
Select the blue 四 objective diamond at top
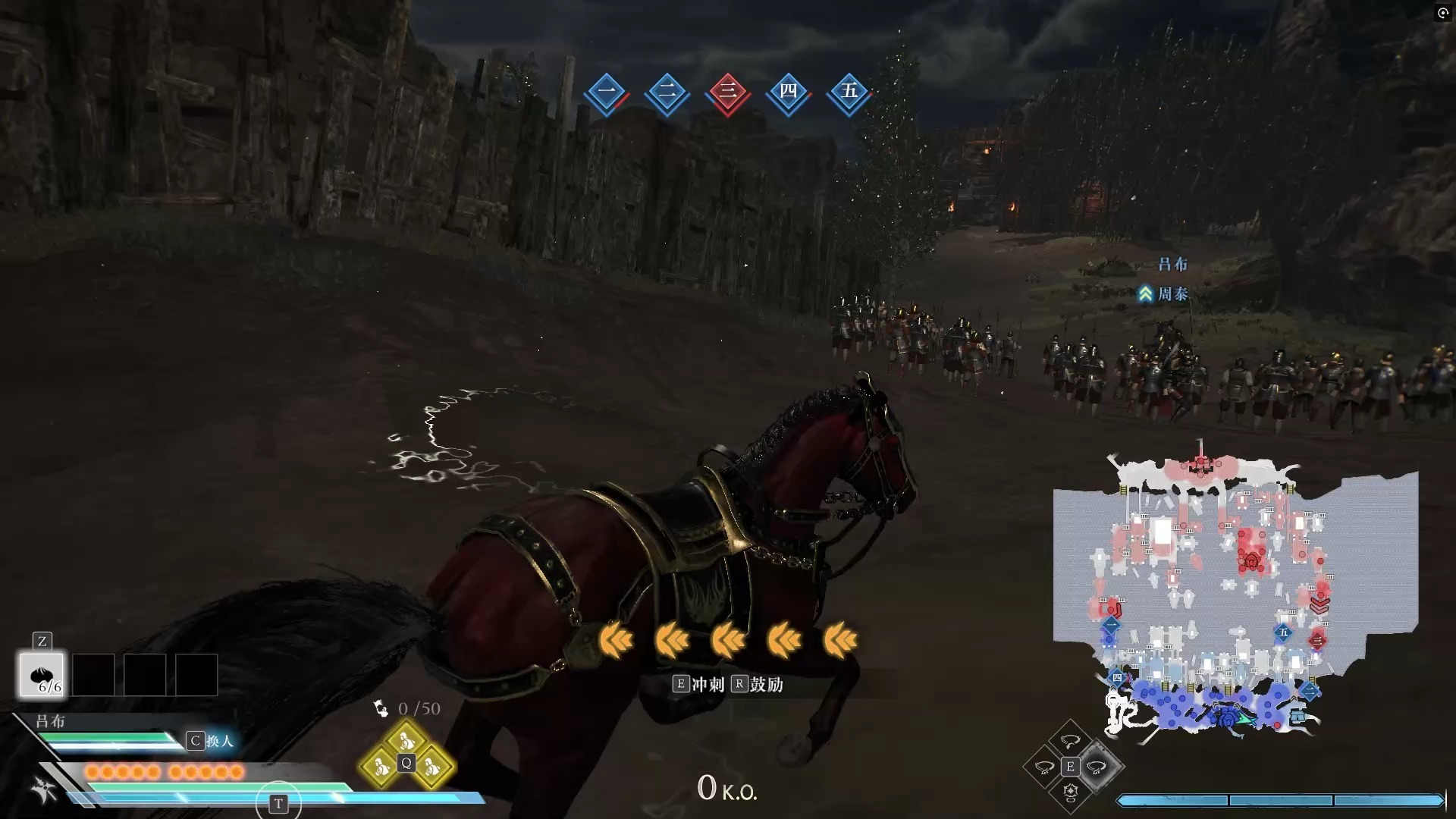click(x=788, y=93)
